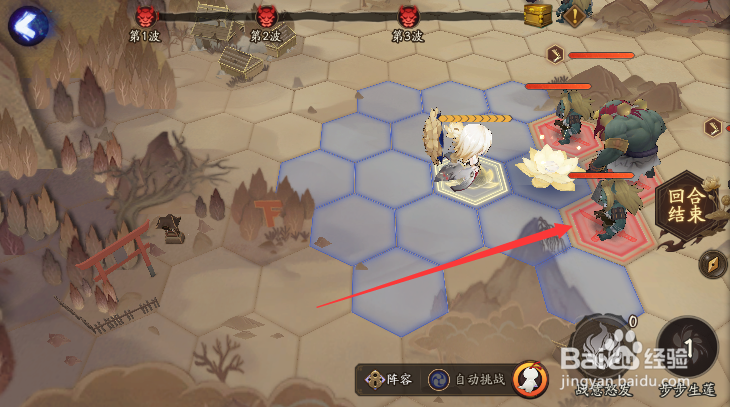Open the 阵容 lineup panel
The image size is (730, 407).
click(x=389, y=380)
